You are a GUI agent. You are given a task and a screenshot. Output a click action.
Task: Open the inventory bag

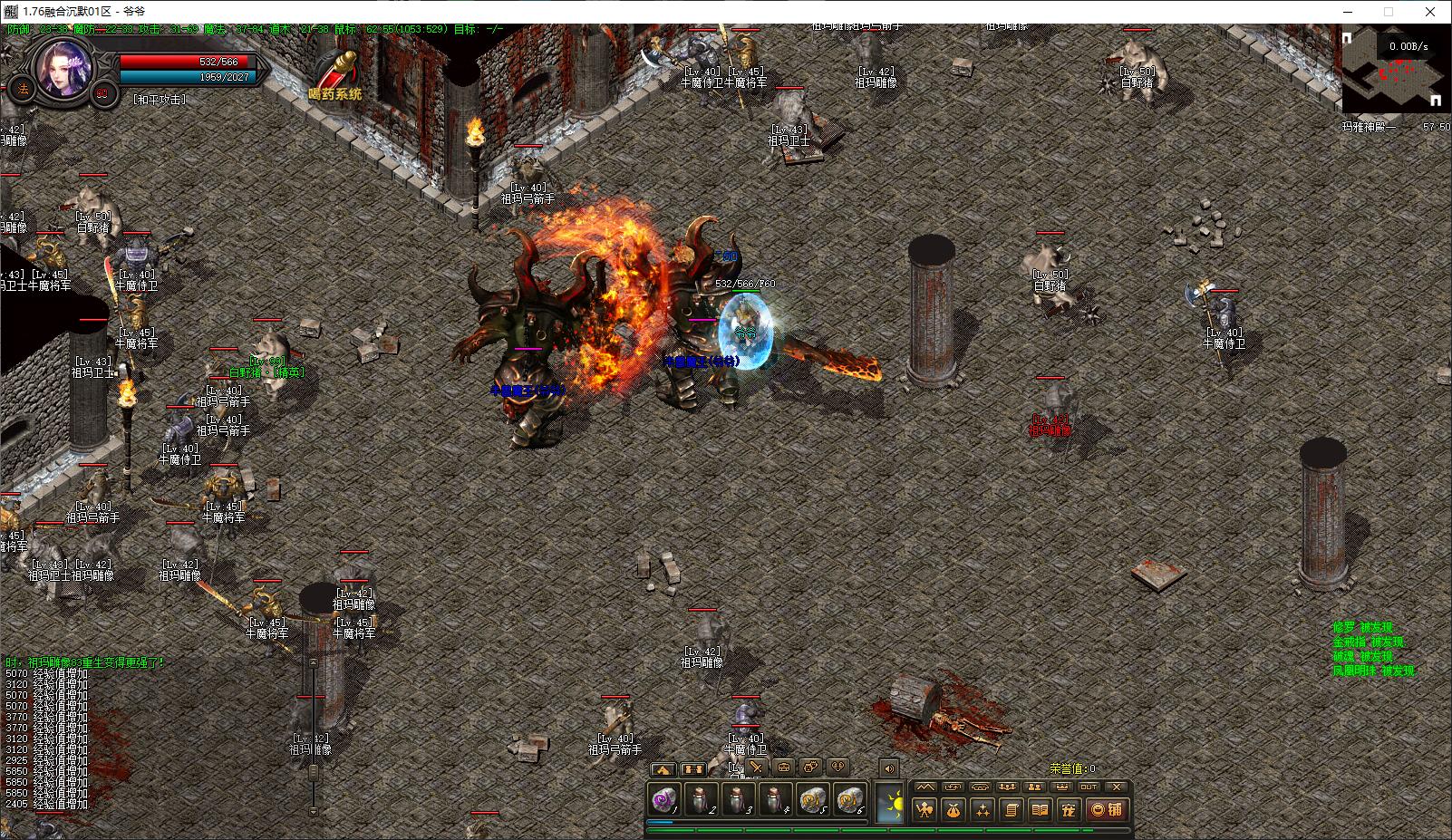click(953, 810)
